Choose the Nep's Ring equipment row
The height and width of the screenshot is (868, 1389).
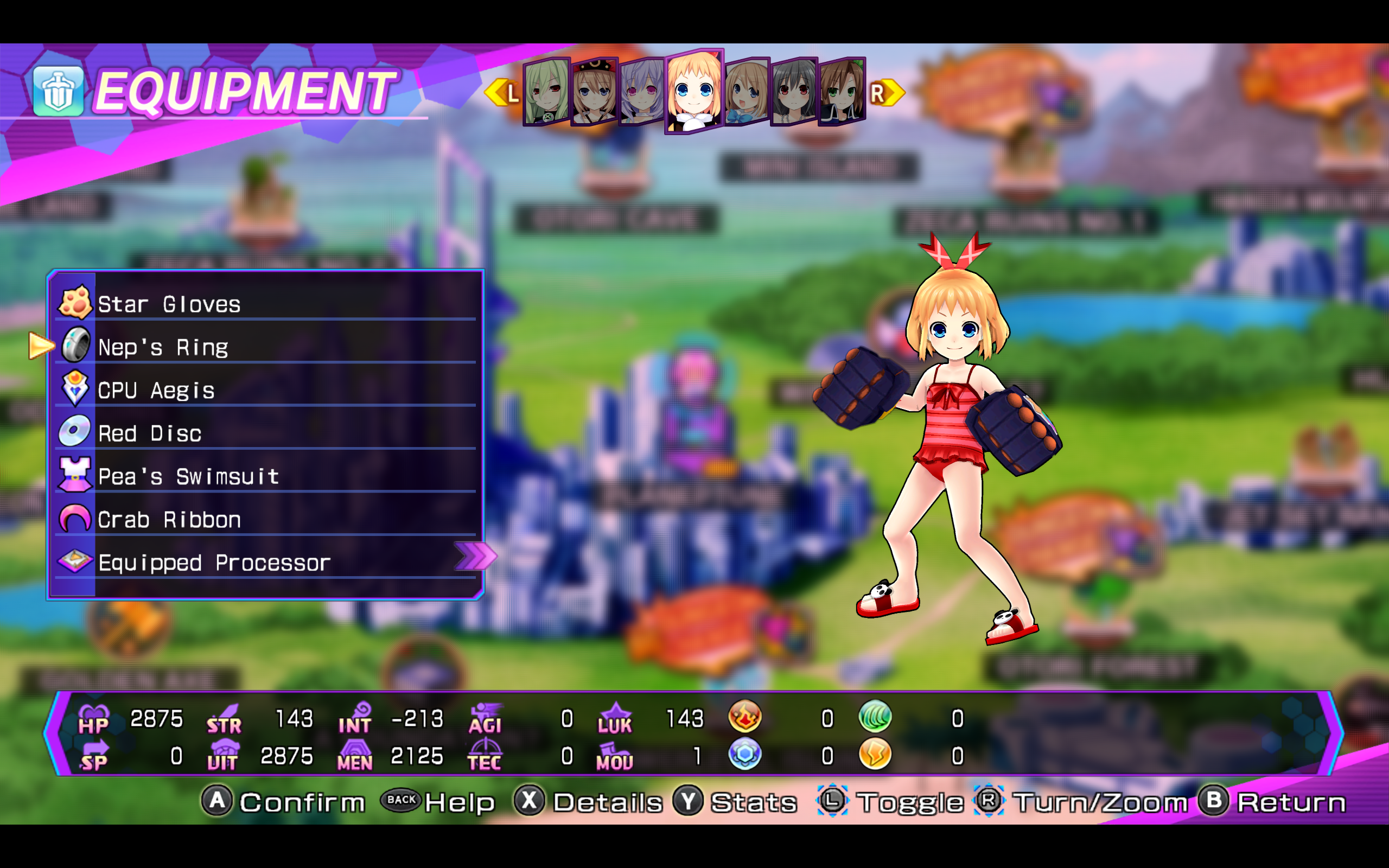tap(265, 347)
